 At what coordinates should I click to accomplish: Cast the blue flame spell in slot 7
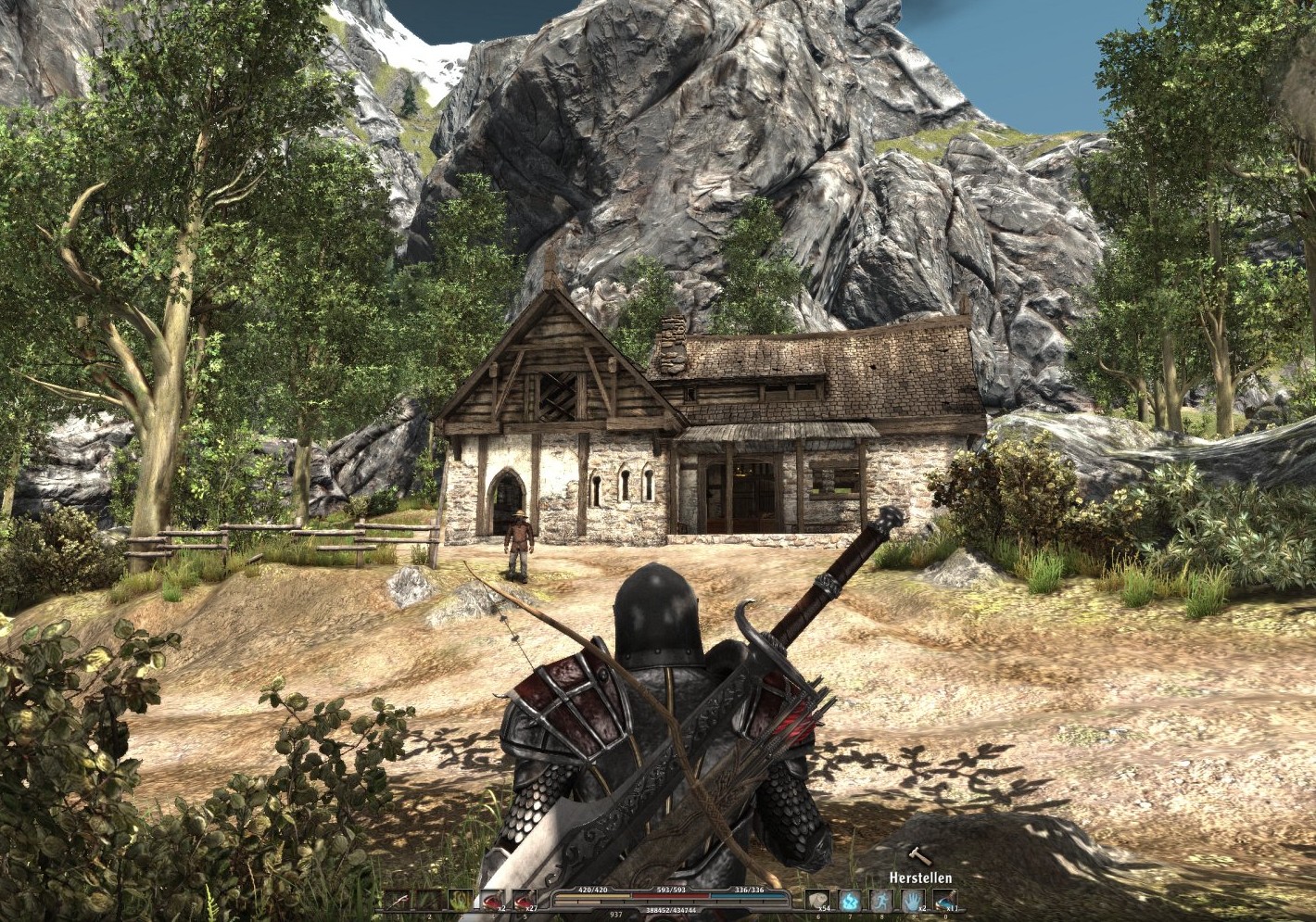(x=850, y=900)
